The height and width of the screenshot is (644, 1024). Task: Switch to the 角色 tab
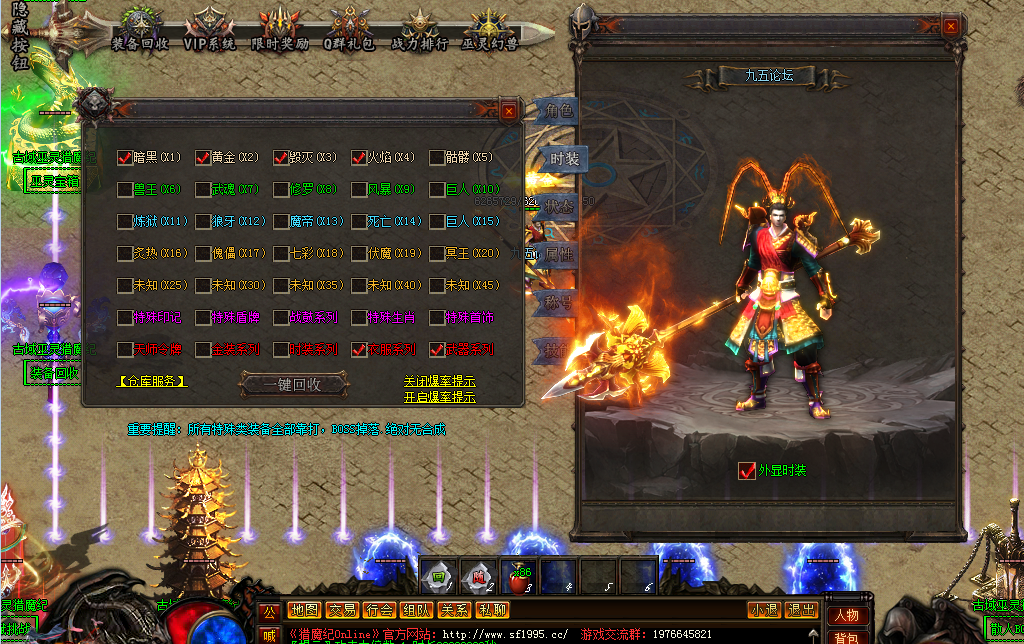[558, 111]
